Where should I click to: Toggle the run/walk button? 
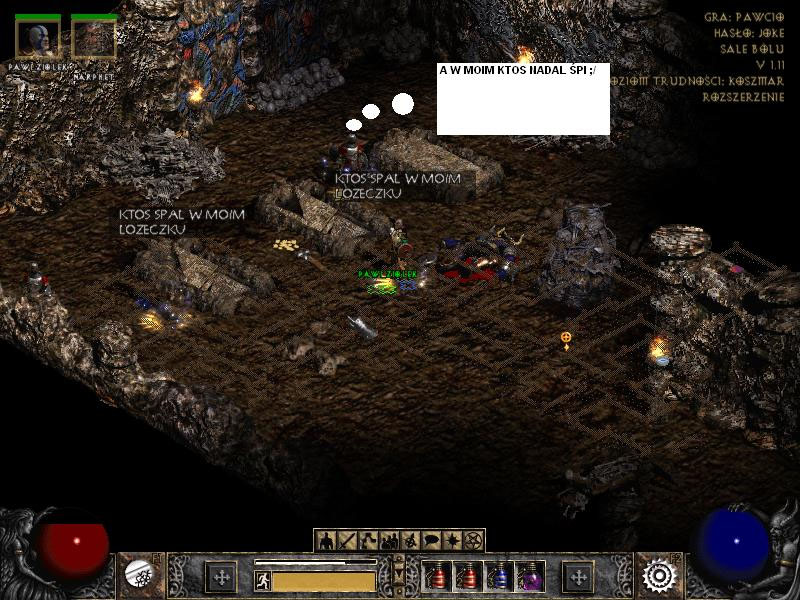[x=263, y=580]
